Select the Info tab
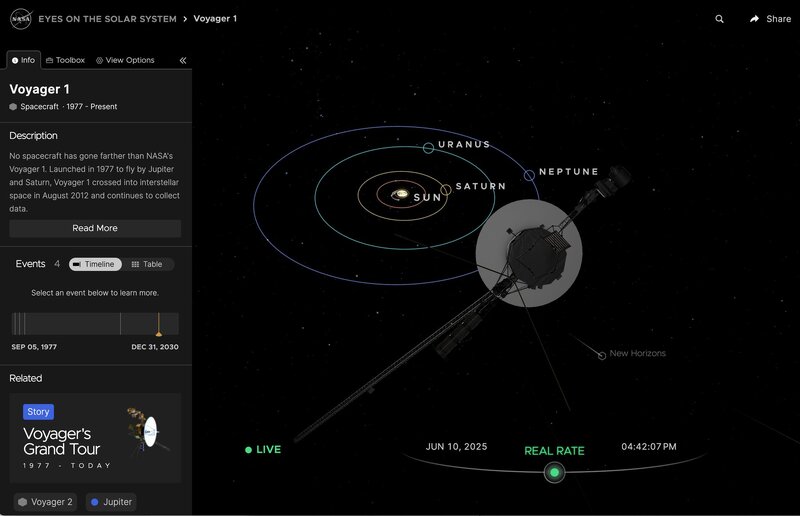This screenshot has height=516, width=800. pos(23,60)
